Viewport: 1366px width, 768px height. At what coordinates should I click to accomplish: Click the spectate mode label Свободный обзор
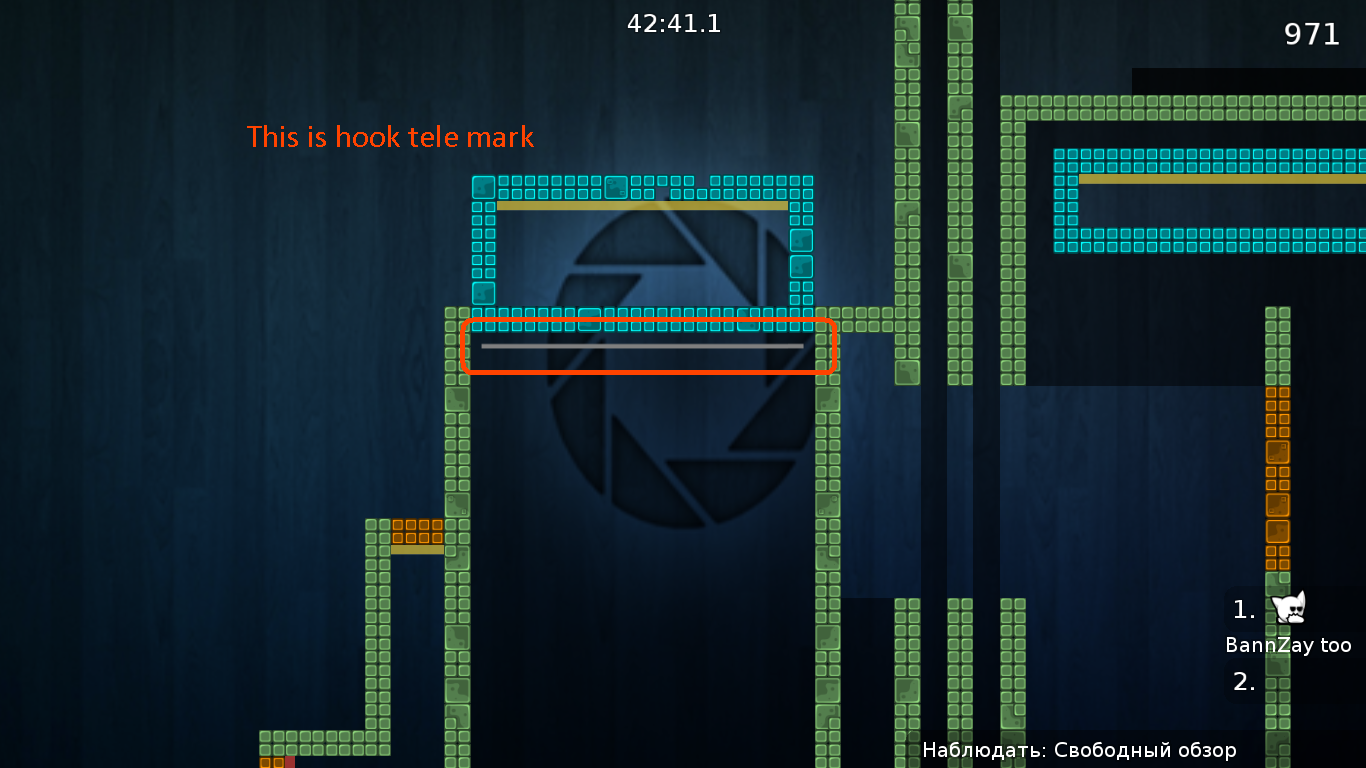(x=1150, y=749)
